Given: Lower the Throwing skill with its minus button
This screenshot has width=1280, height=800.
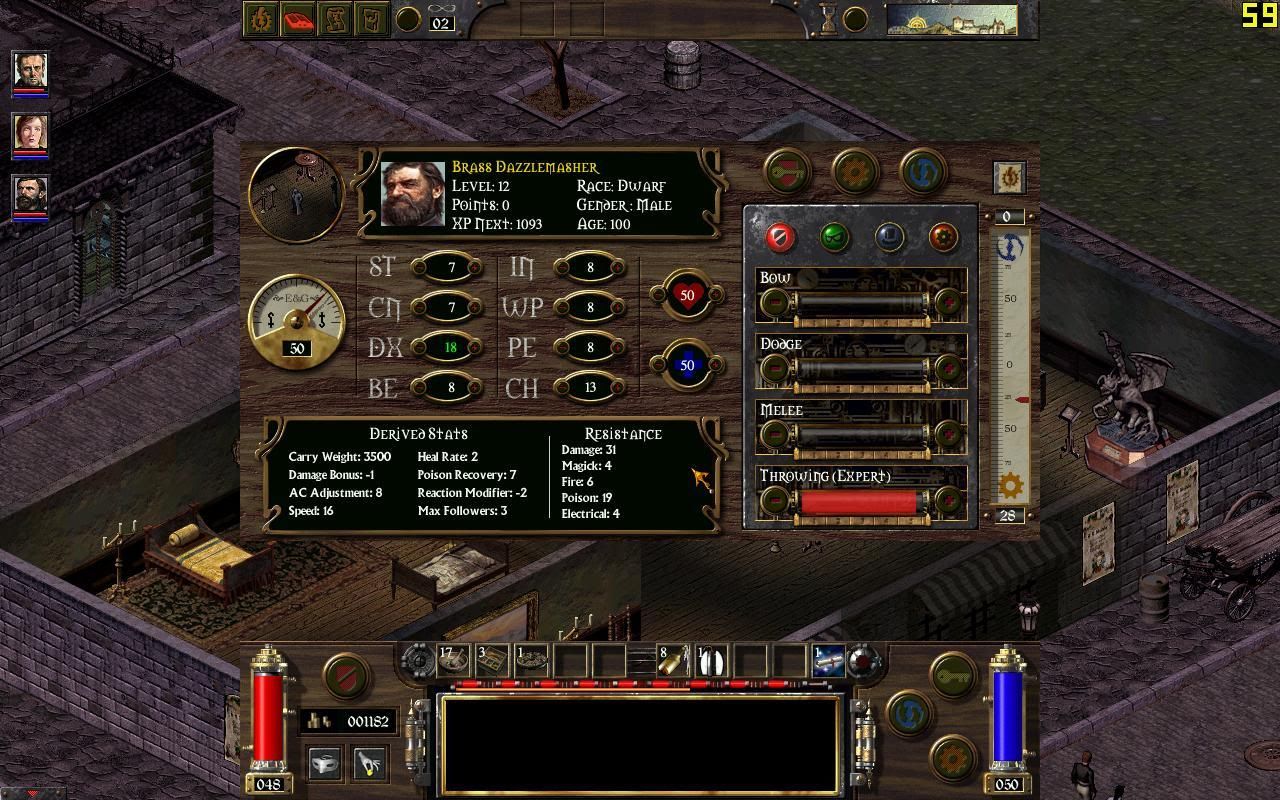Looking at the screenshot, I should [774, 500].
